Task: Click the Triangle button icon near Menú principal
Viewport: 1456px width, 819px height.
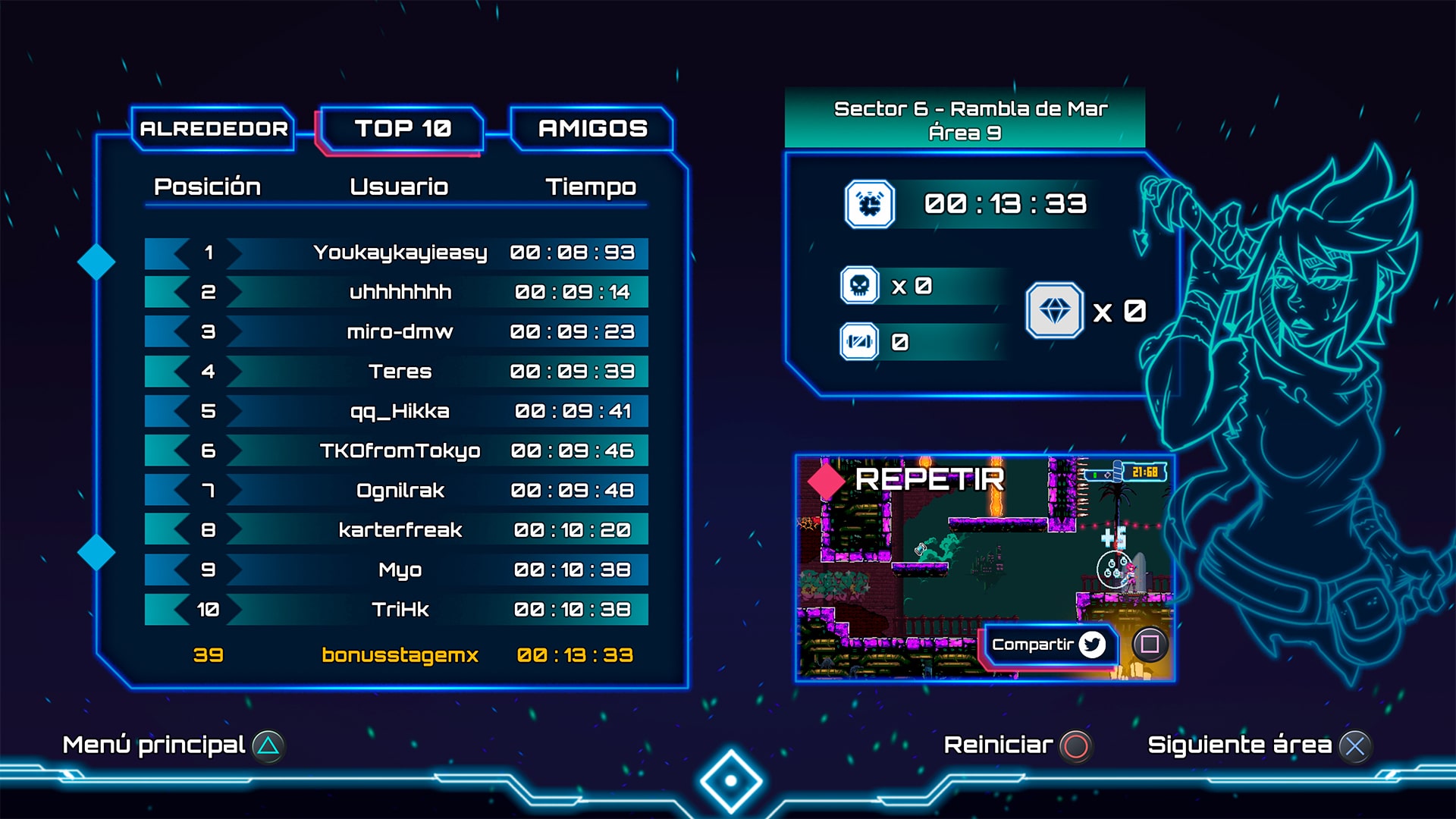Action: tap(267, 745)
